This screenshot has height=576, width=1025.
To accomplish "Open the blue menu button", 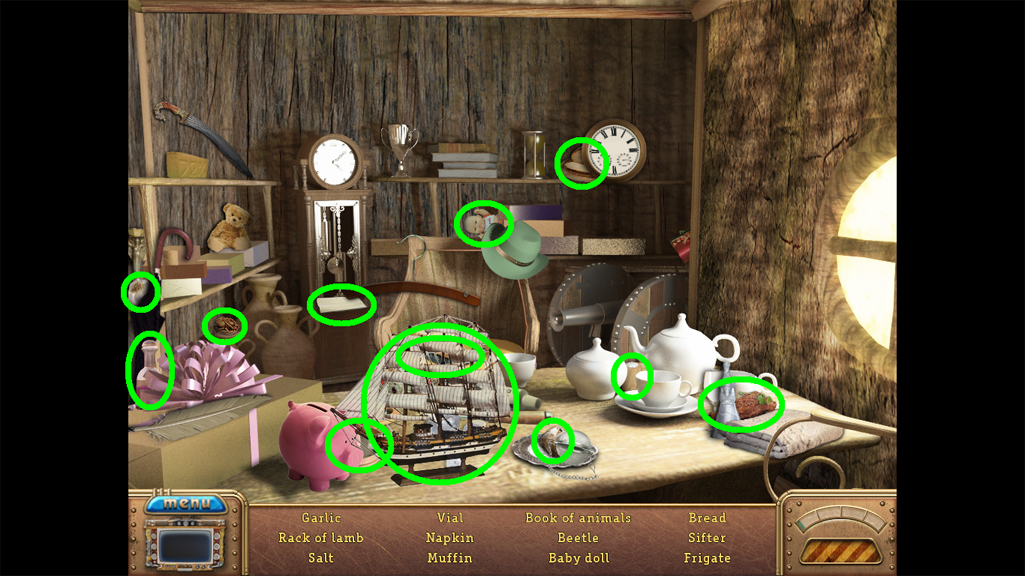I will pos(186,503).
